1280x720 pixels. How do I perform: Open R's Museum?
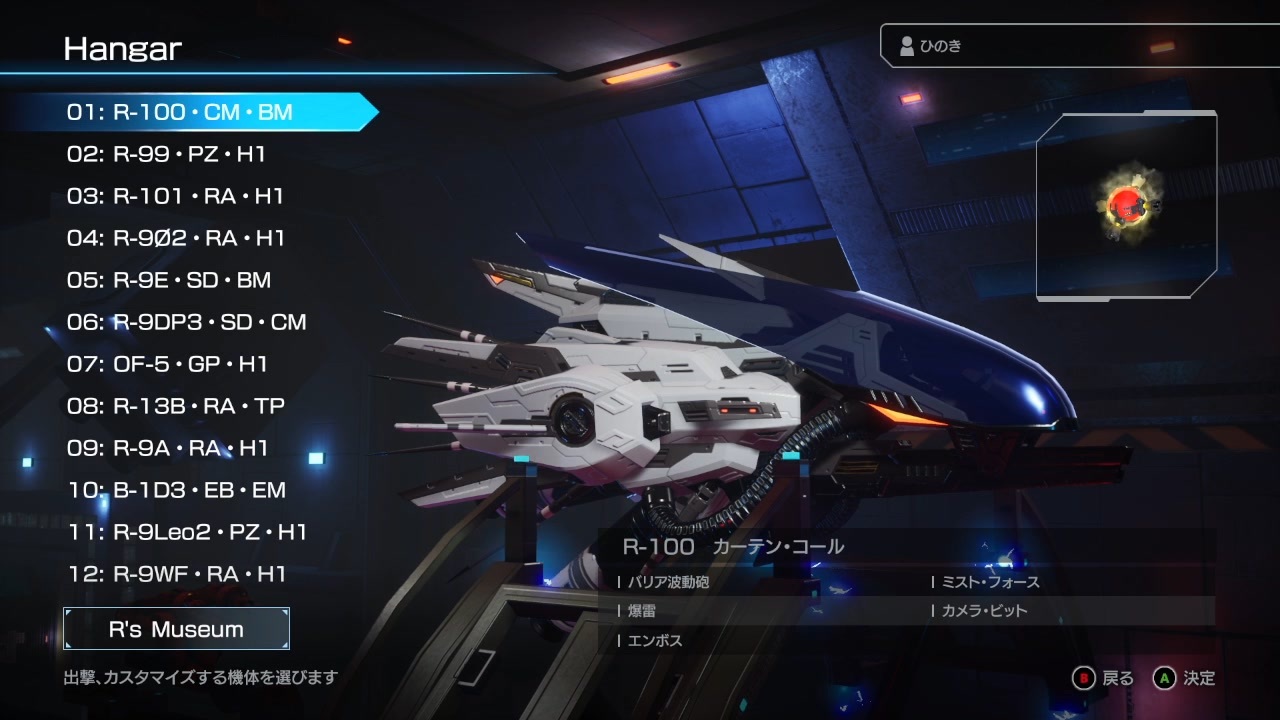click(176, 629)
